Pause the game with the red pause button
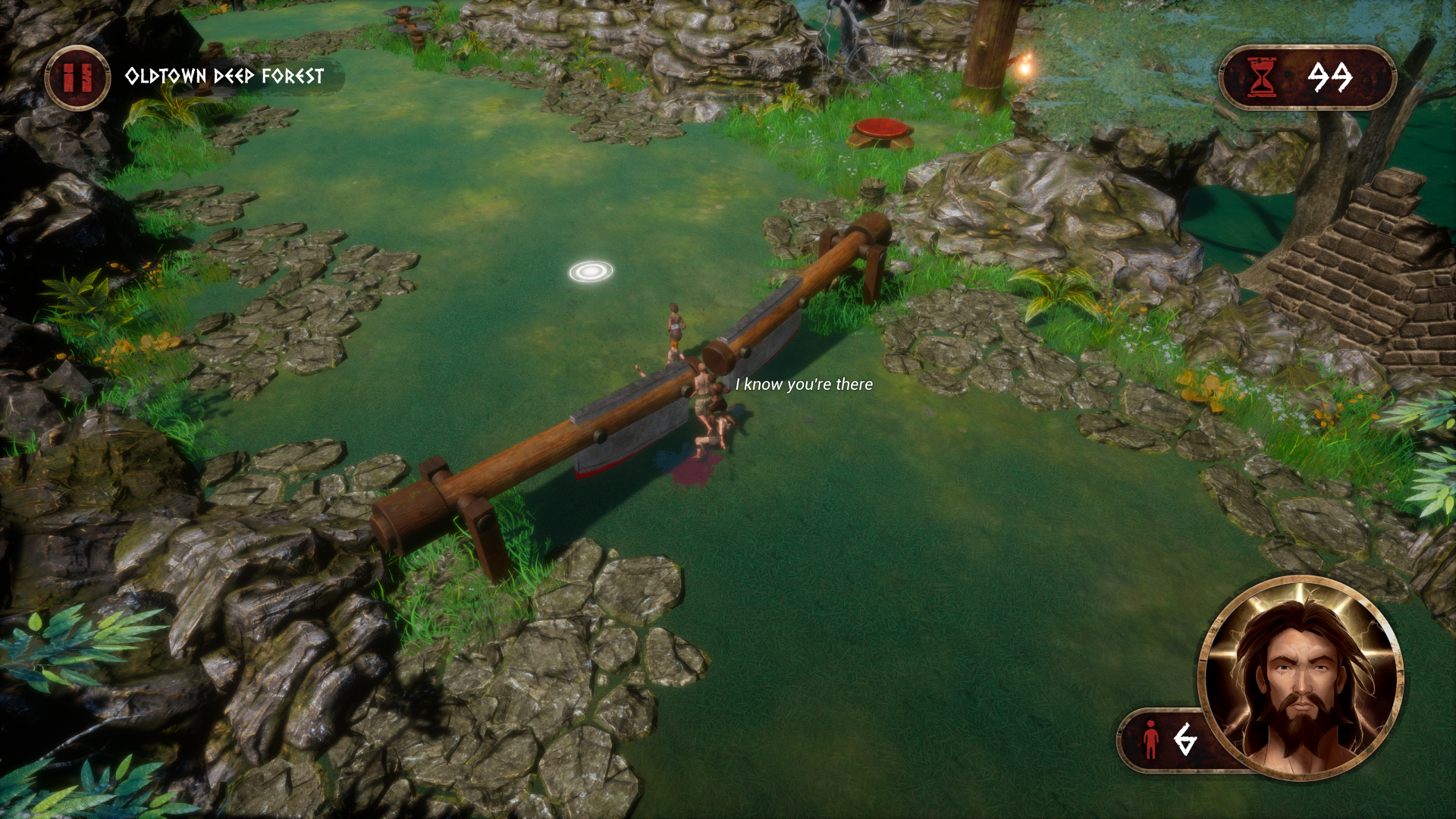The image size is (1456, 819). (77, 77)
